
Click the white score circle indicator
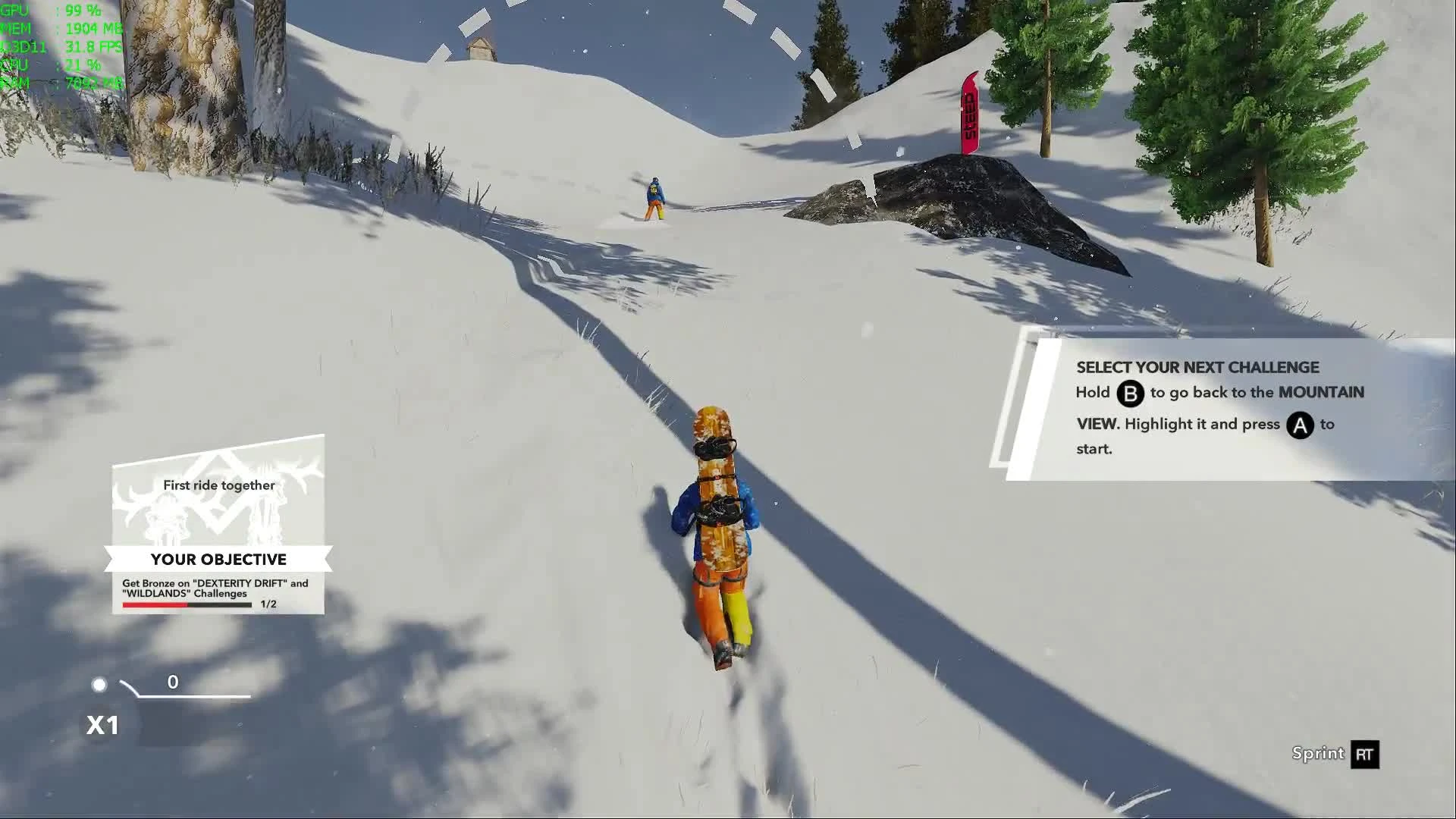coord(99,684)
